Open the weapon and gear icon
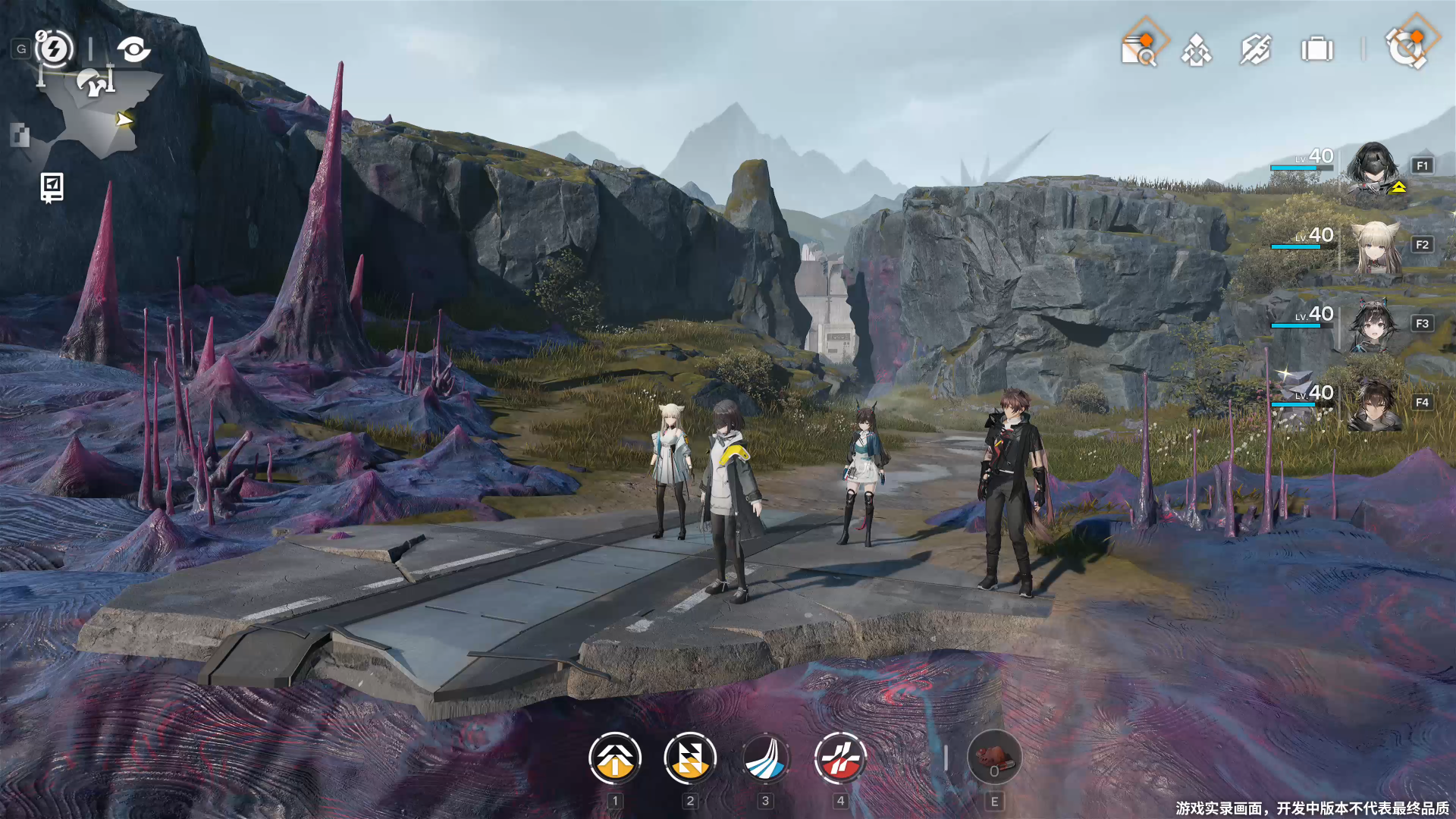The image size is (1456, 819). point(1256,50)
